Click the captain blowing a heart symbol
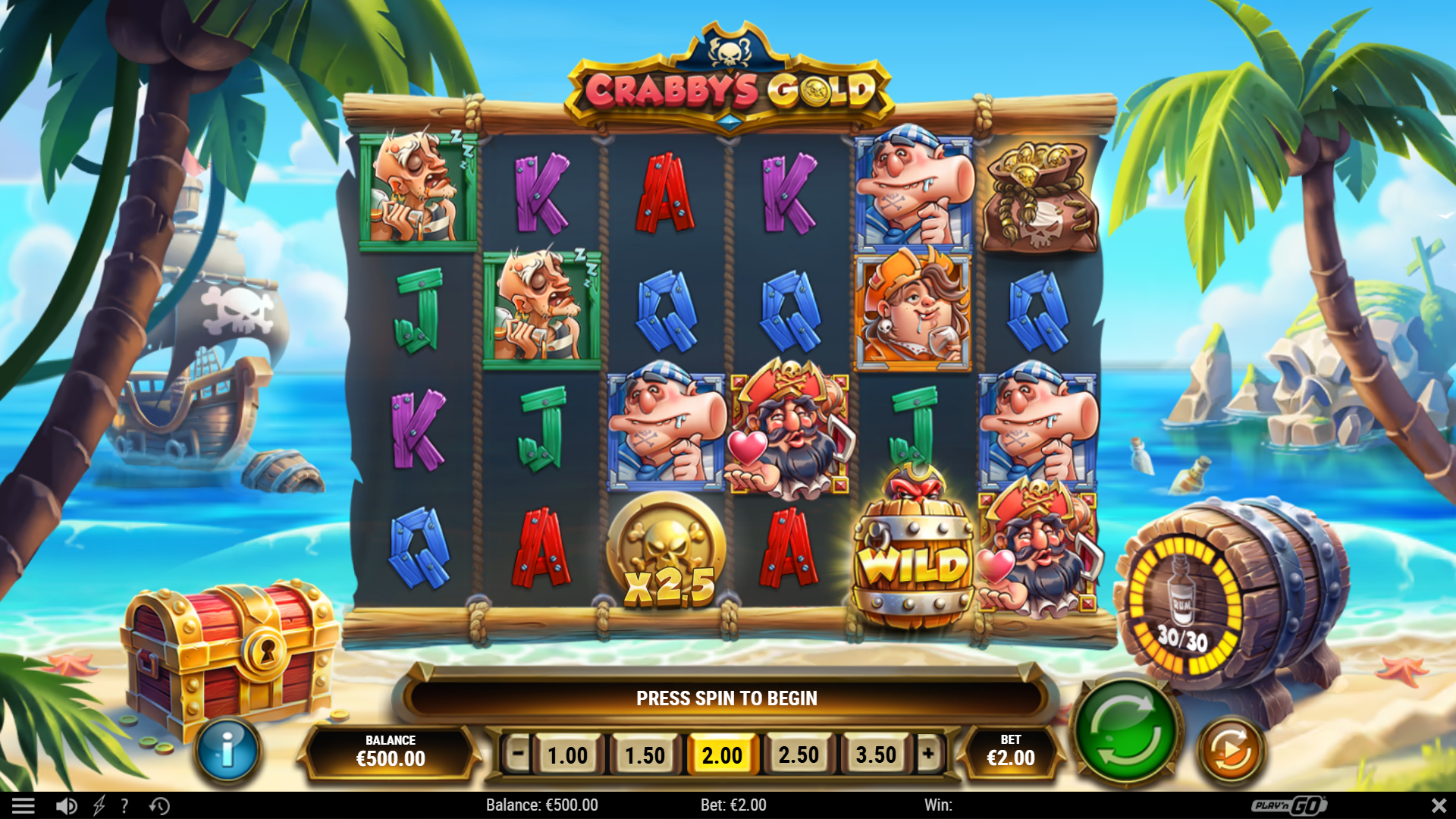The height and width of the screenshot is (819, 1456). [x=789, y=432]
